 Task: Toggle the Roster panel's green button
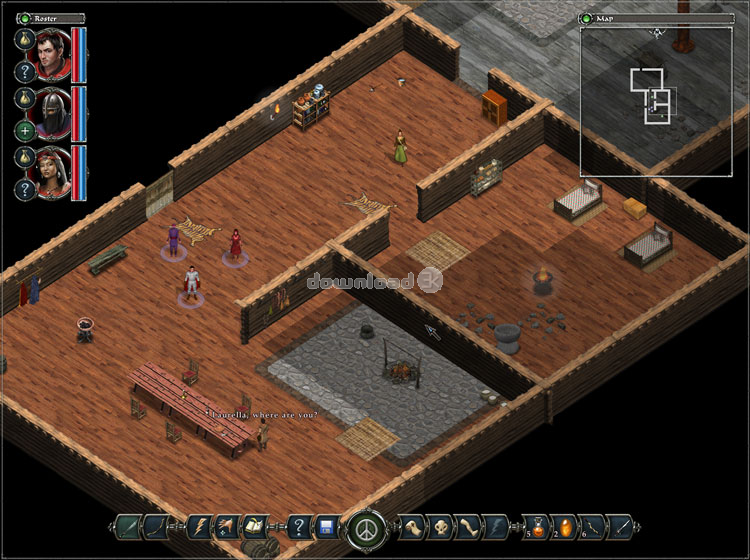point(22,18)
